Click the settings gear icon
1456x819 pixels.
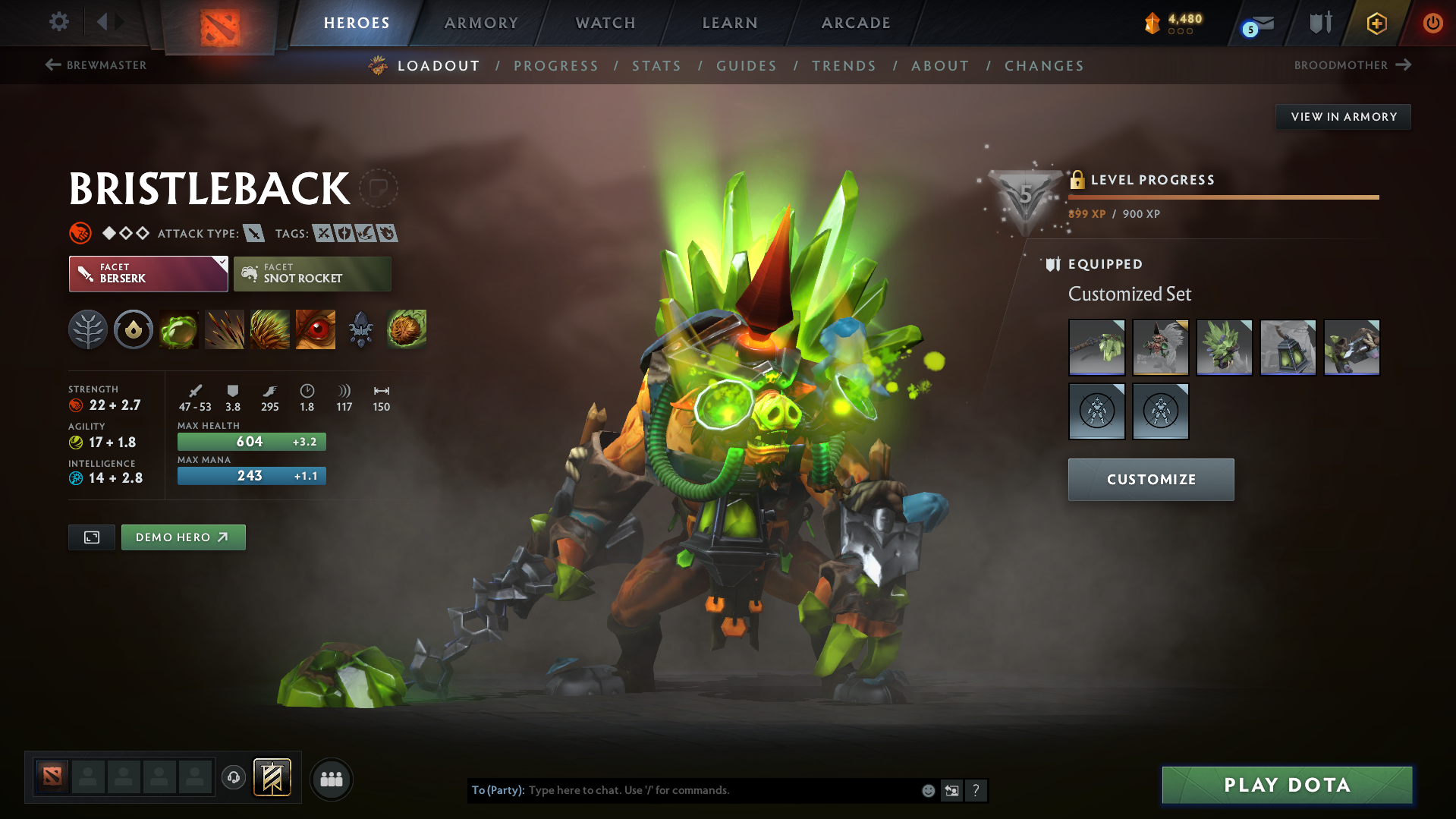58,22
